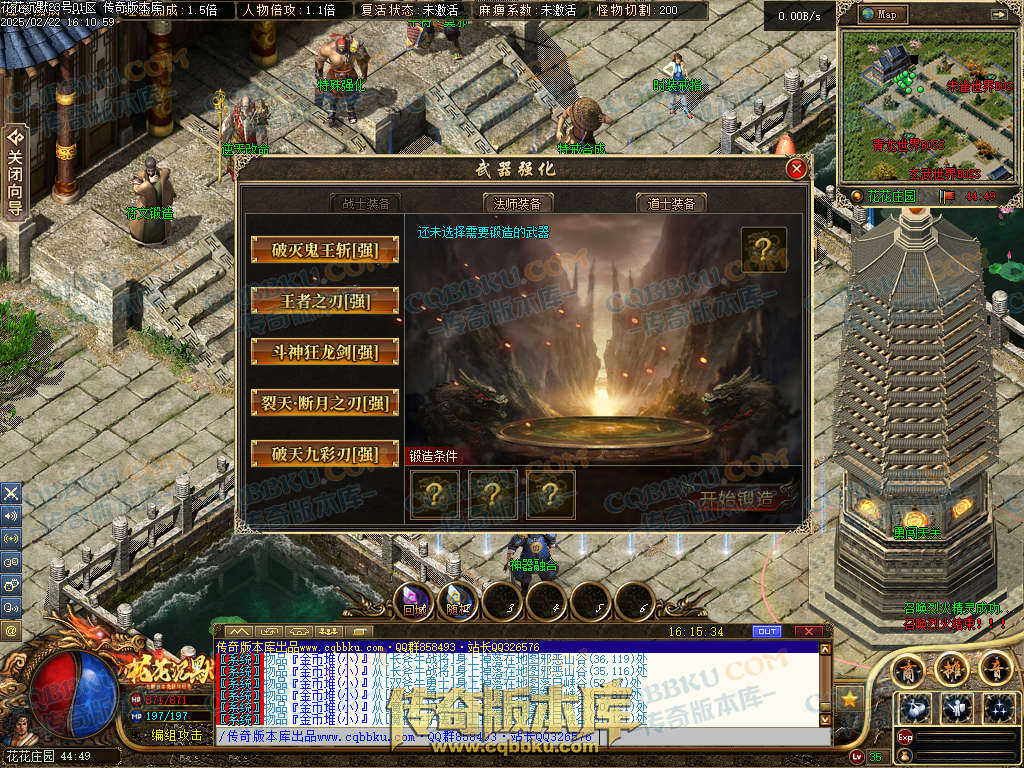Screen dimensions: 1024x768
Task: Open the Map button above the minimap
Action: [885, 15]
